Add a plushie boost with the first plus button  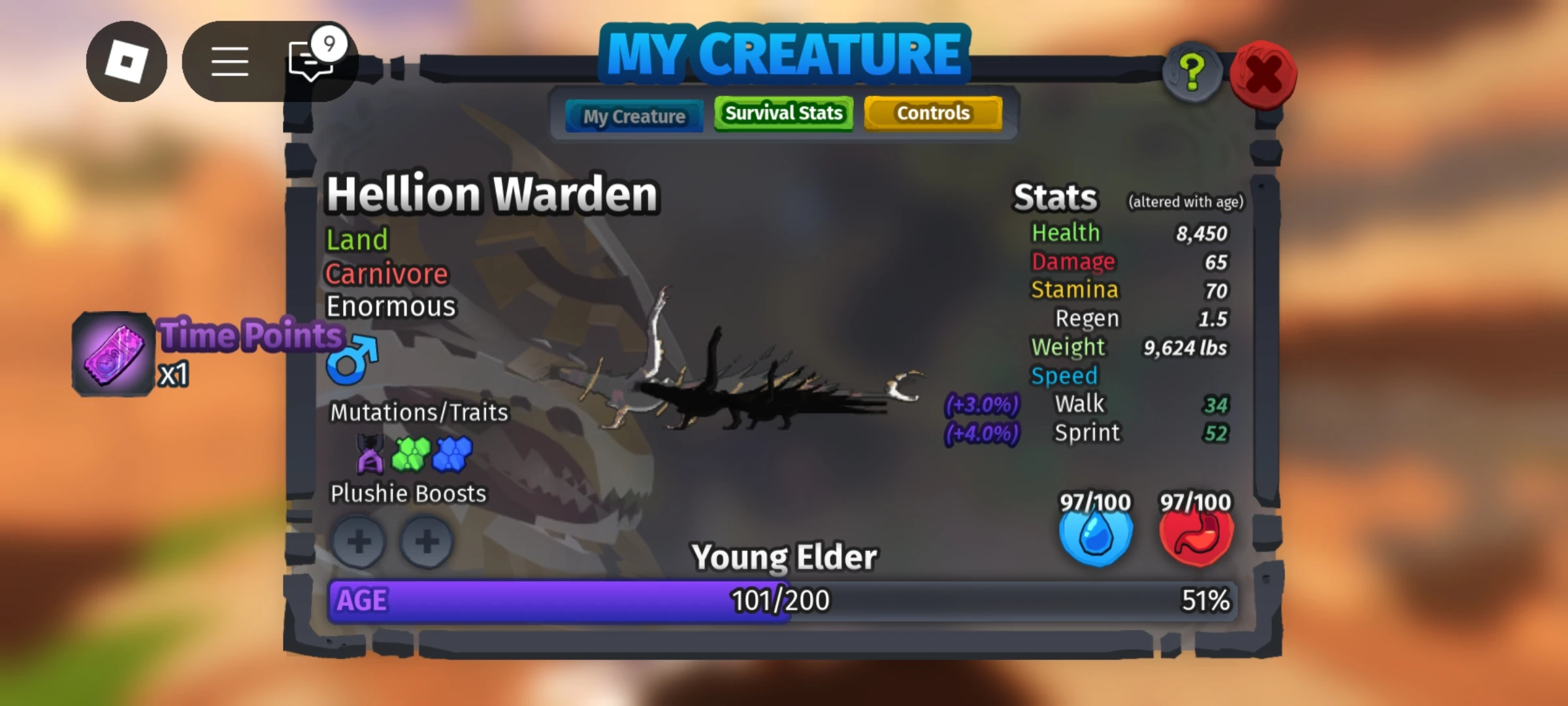click(x=358, y=542)
